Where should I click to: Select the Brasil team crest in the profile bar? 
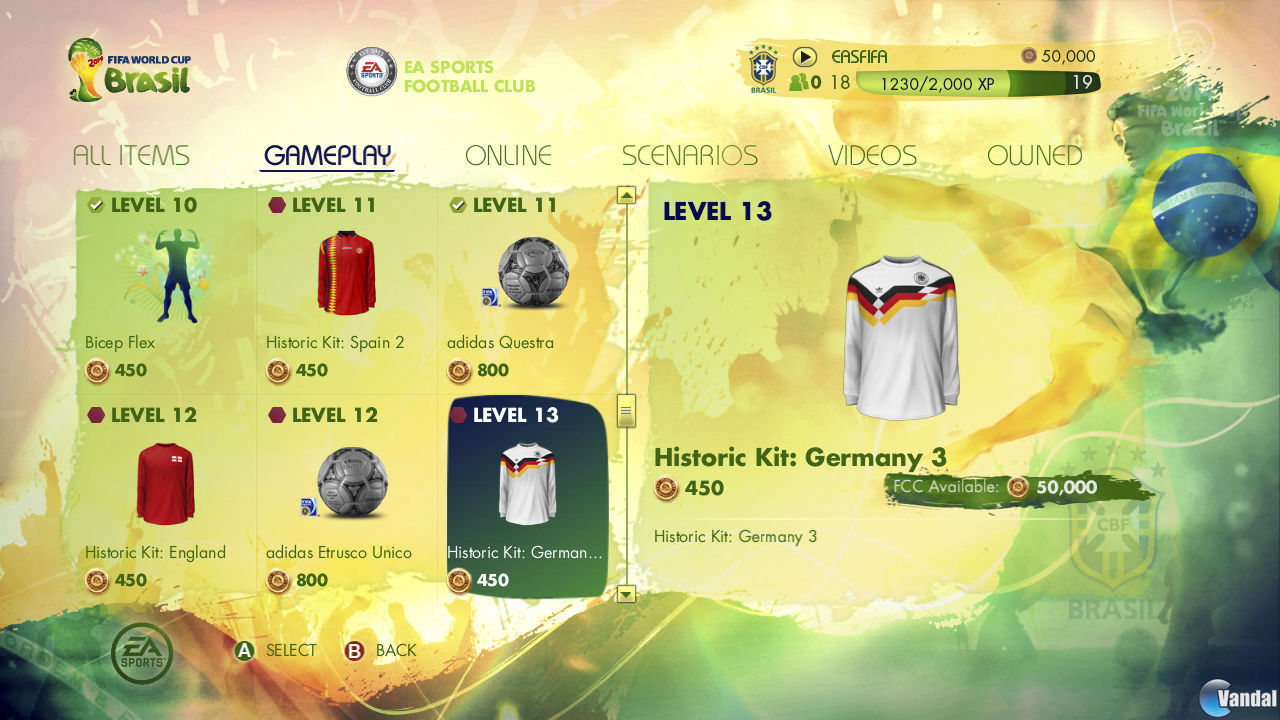764,66
